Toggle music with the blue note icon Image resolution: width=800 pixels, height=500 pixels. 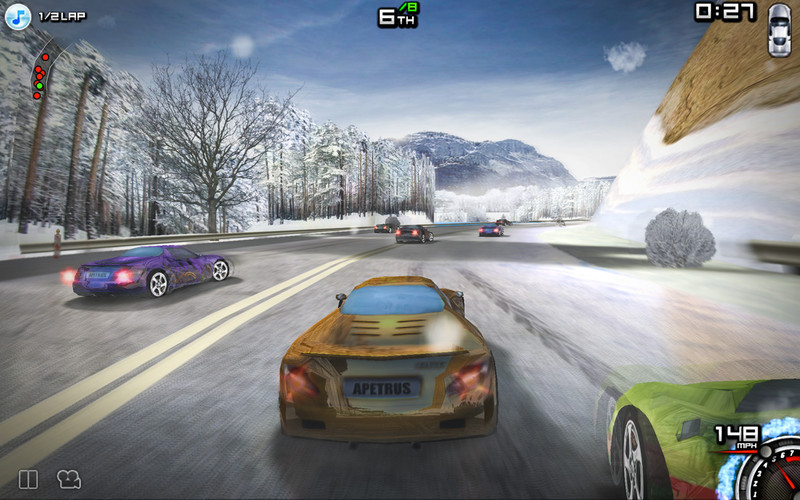[x=18, y=17]
